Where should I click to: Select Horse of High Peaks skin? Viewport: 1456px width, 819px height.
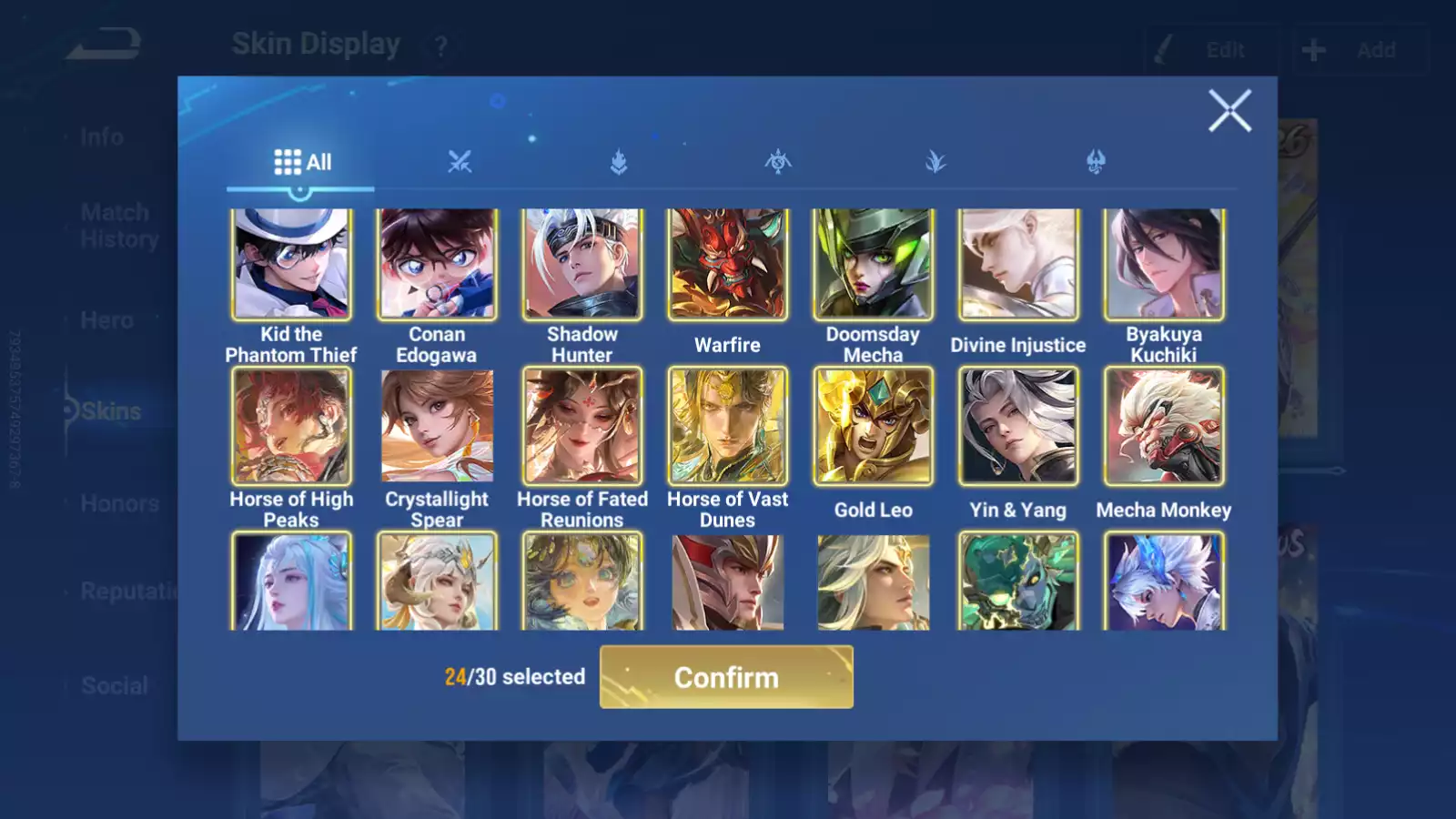291,426
